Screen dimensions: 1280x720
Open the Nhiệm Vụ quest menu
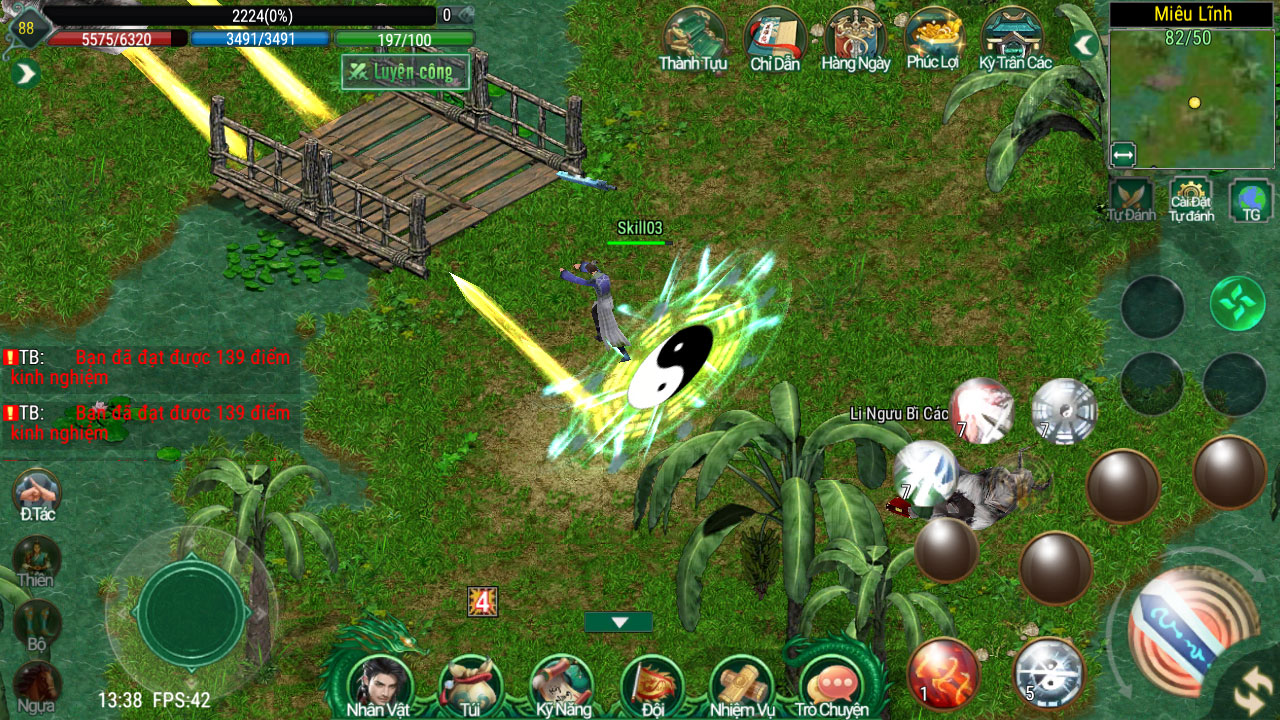click(742, 682)
